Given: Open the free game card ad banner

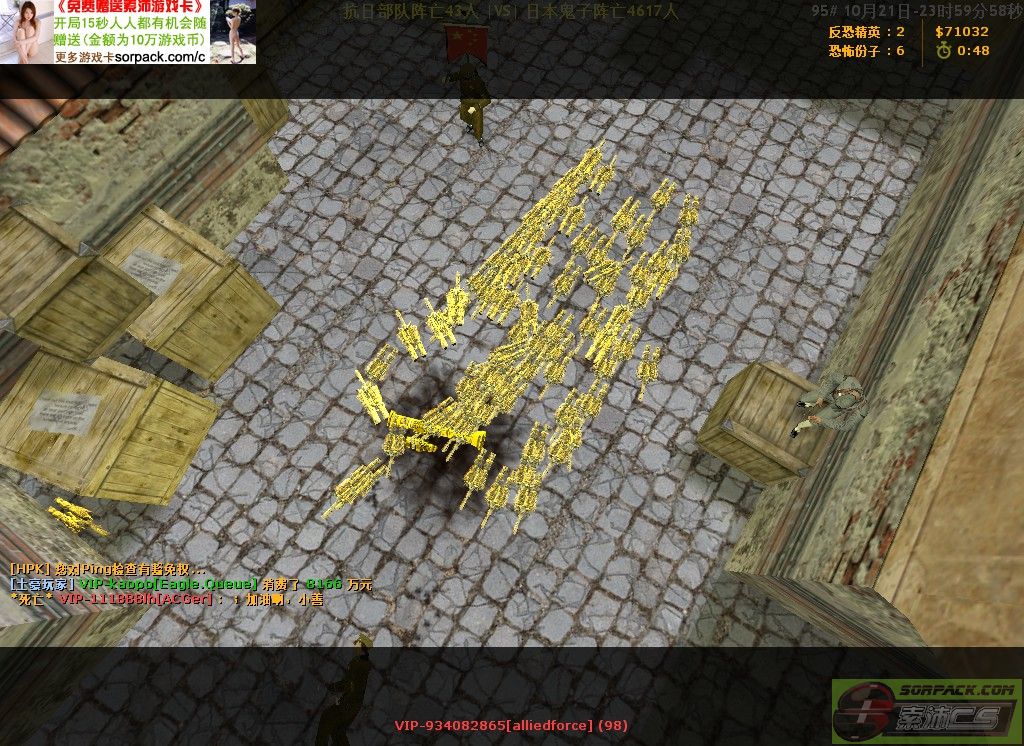Looking at the screenshot, I should pyautogui.click(x=128, y=32).
